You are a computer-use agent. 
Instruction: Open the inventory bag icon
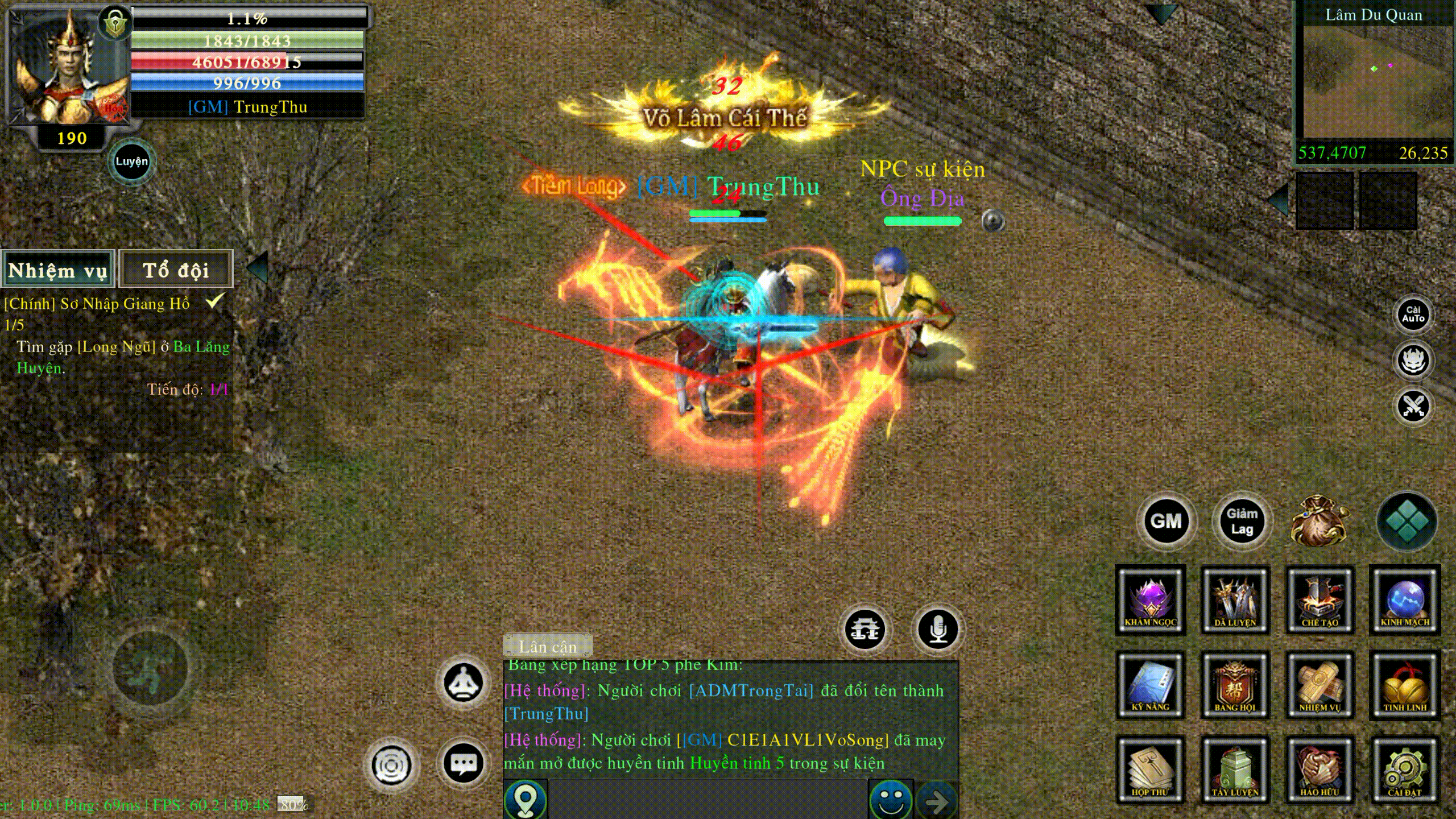(x=1318, y=521)
